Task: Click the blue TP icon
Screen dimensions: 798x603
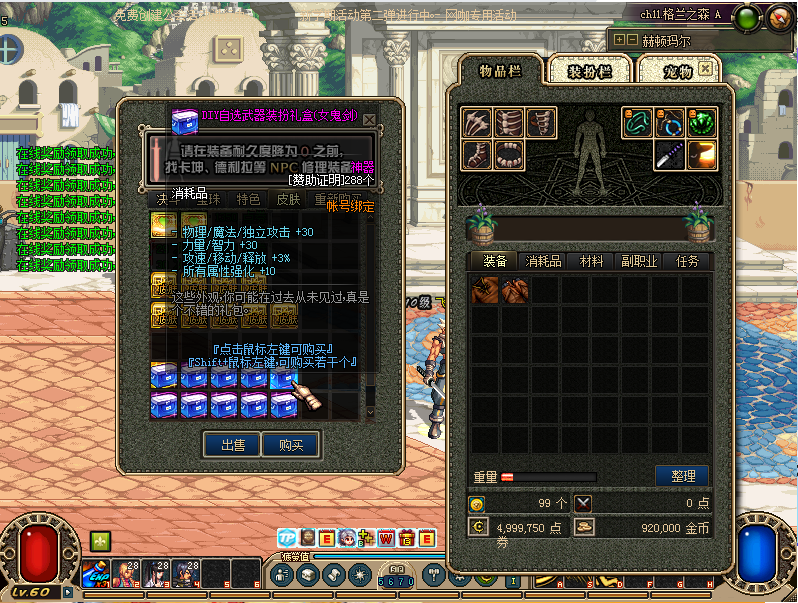Action: [287, 539]
